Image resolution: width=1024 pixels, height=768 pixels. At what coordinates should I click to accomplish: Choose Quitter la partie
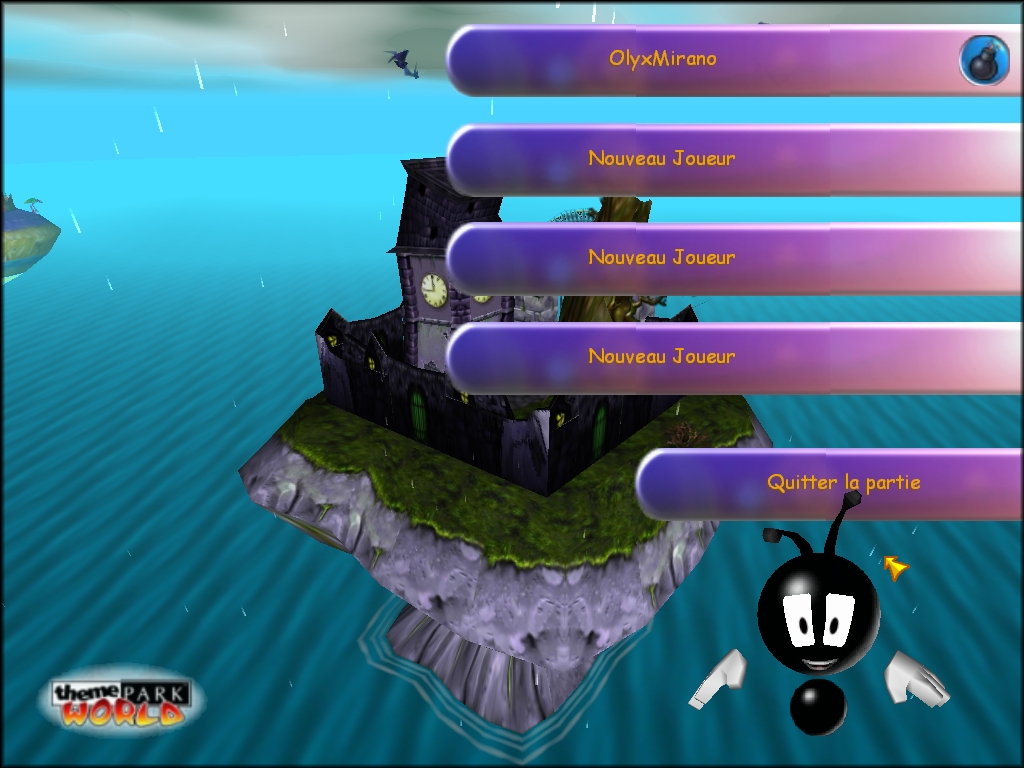click(x=843, y=483)
